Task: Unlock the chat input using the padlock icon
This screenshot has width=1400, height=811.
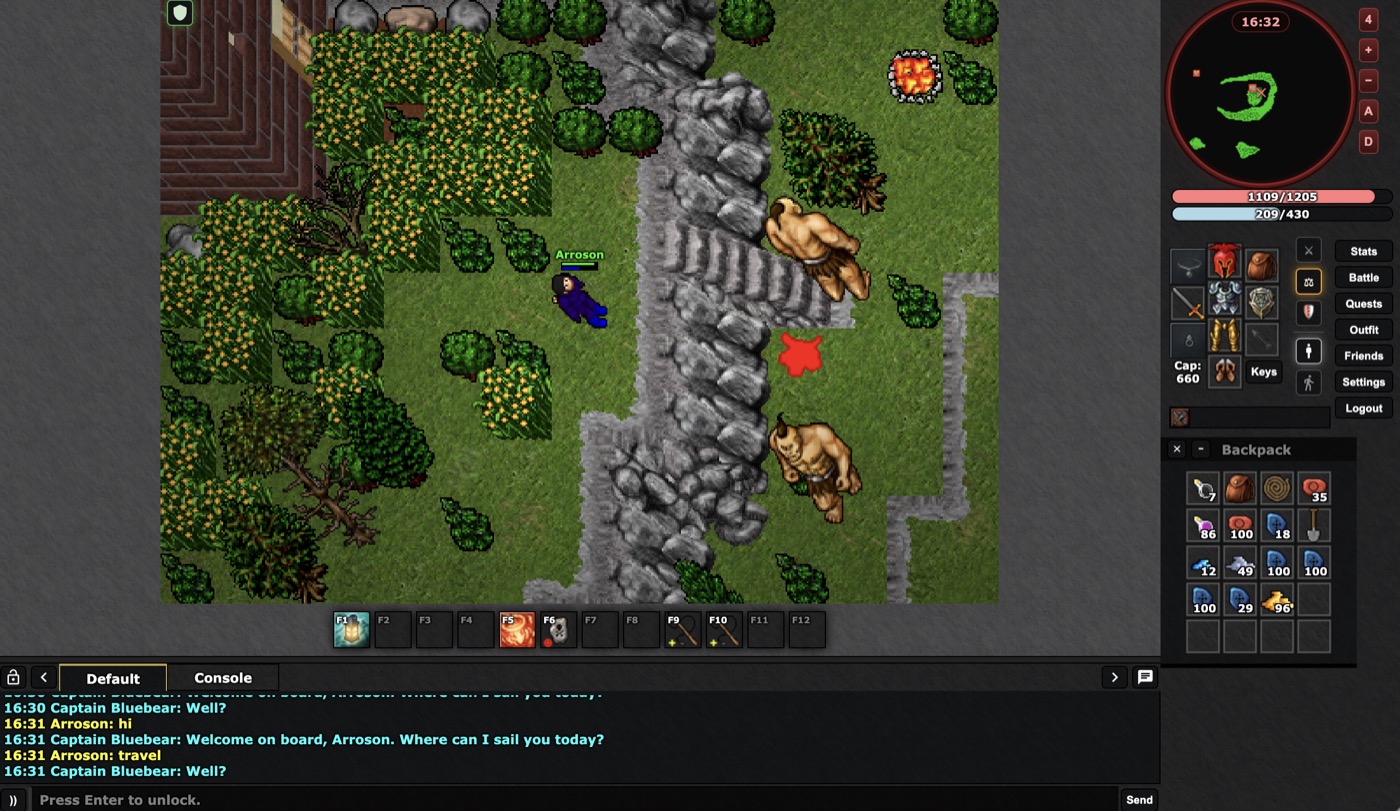Action: (12, 677)
